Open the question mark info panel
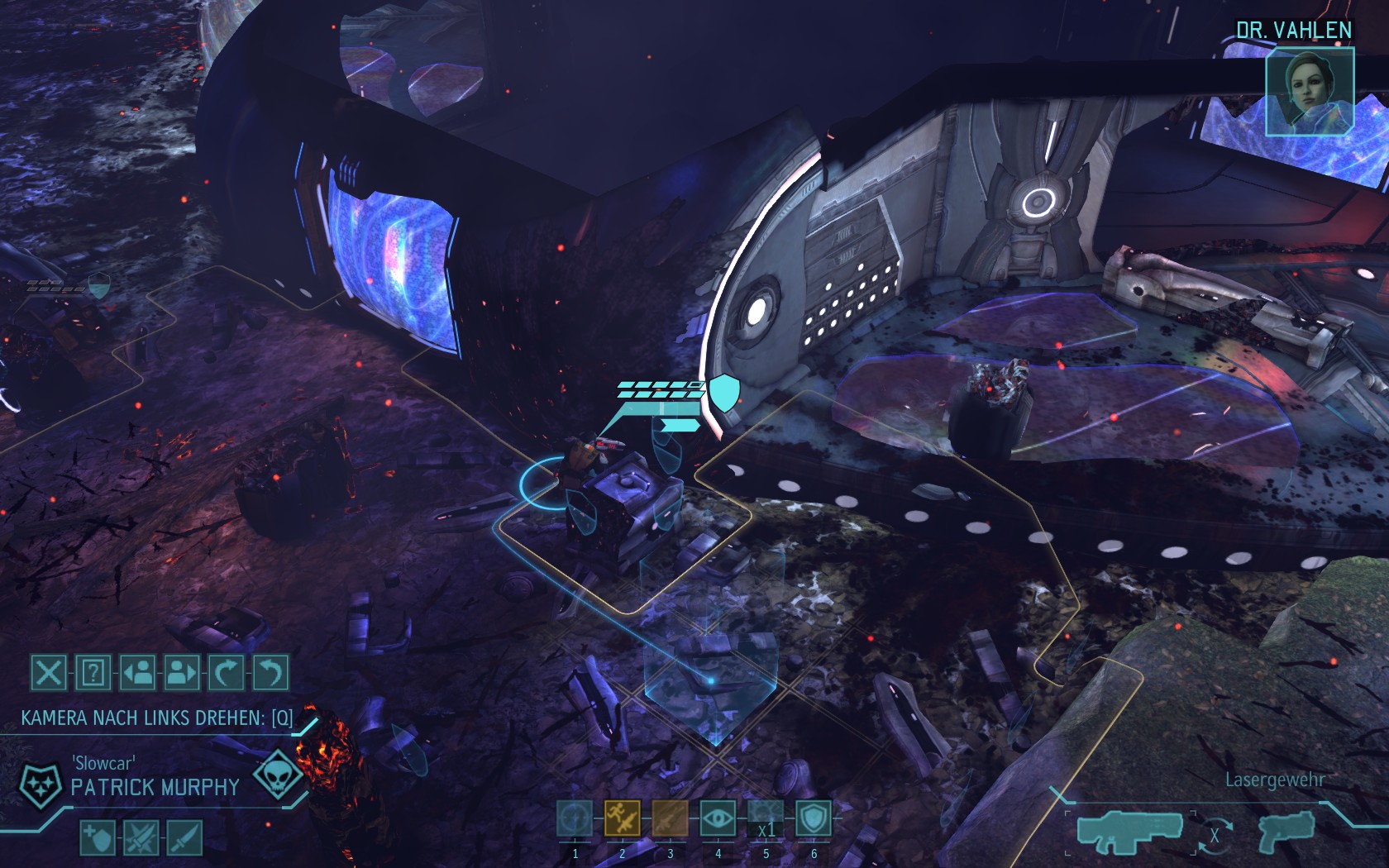The width and height of the screenshot is (1389, 868). click(93, 673)
